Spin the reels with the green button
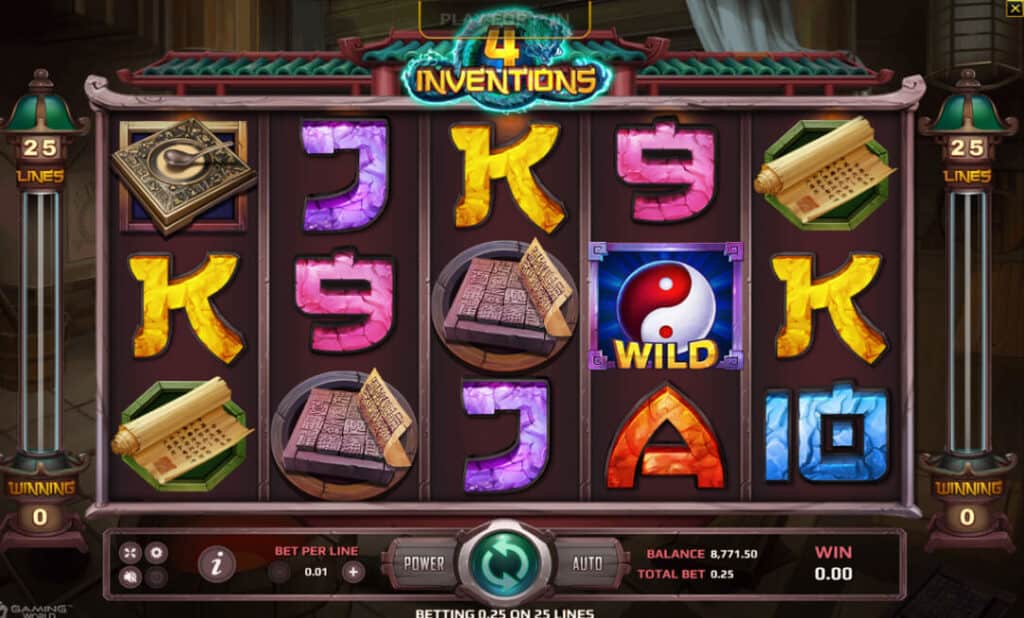The width and height of the screenshot is (1024, 618). 504,564
